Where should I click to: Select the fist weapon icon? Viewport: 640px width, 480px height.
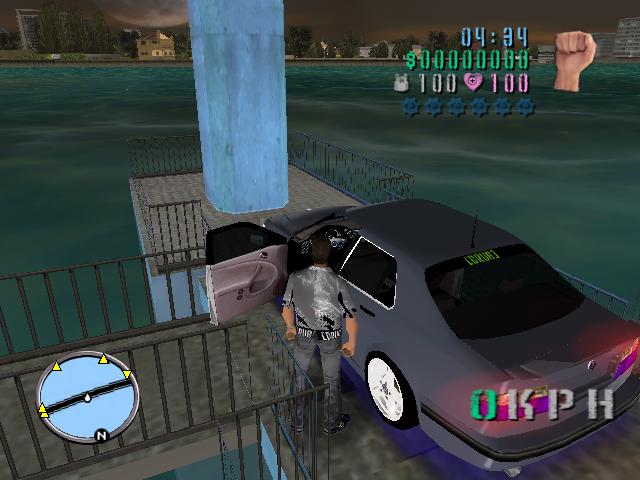pos(574,48)
